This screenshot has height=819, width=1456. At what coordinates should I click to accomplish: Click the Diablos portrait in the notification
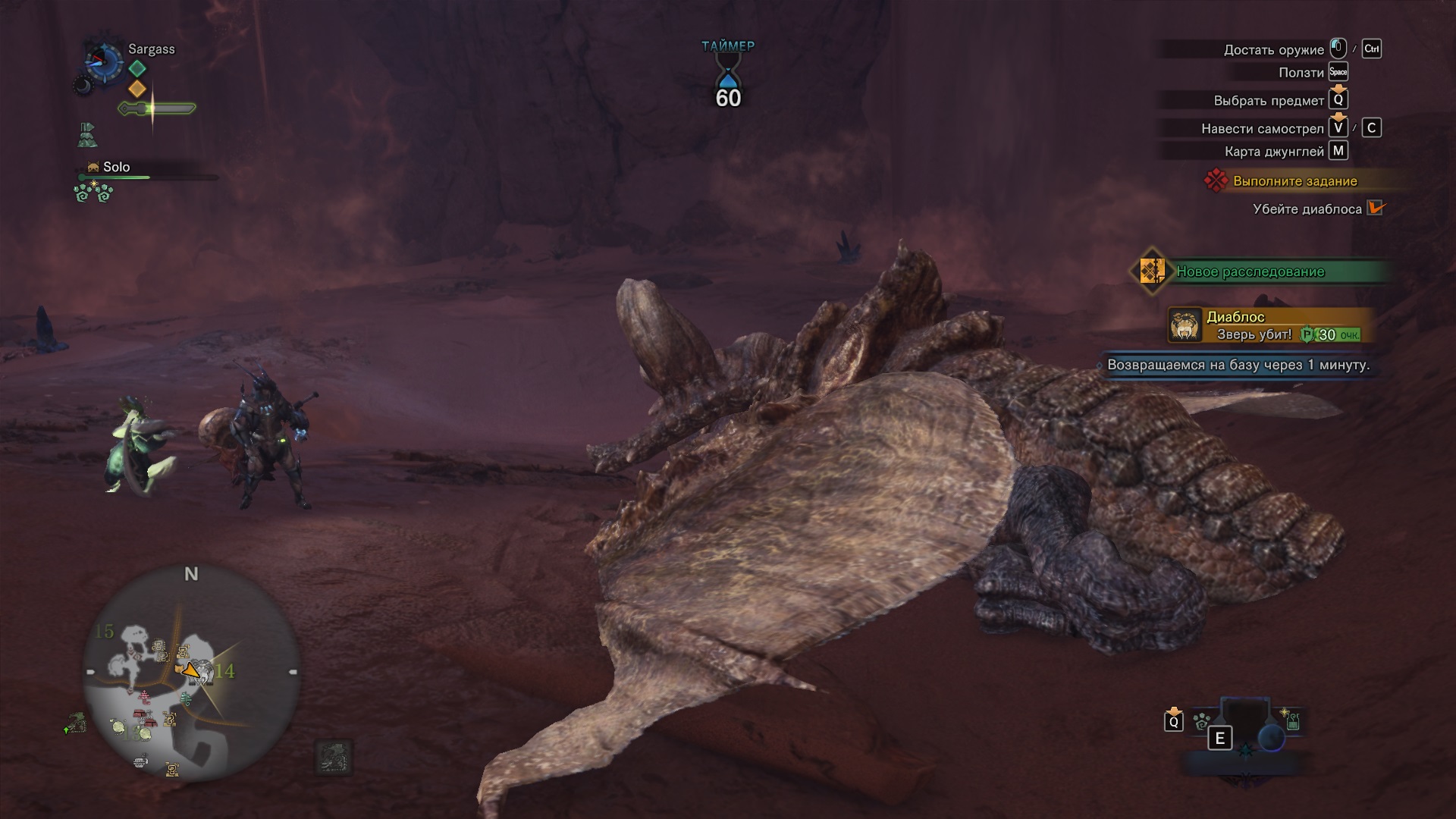1184,325
